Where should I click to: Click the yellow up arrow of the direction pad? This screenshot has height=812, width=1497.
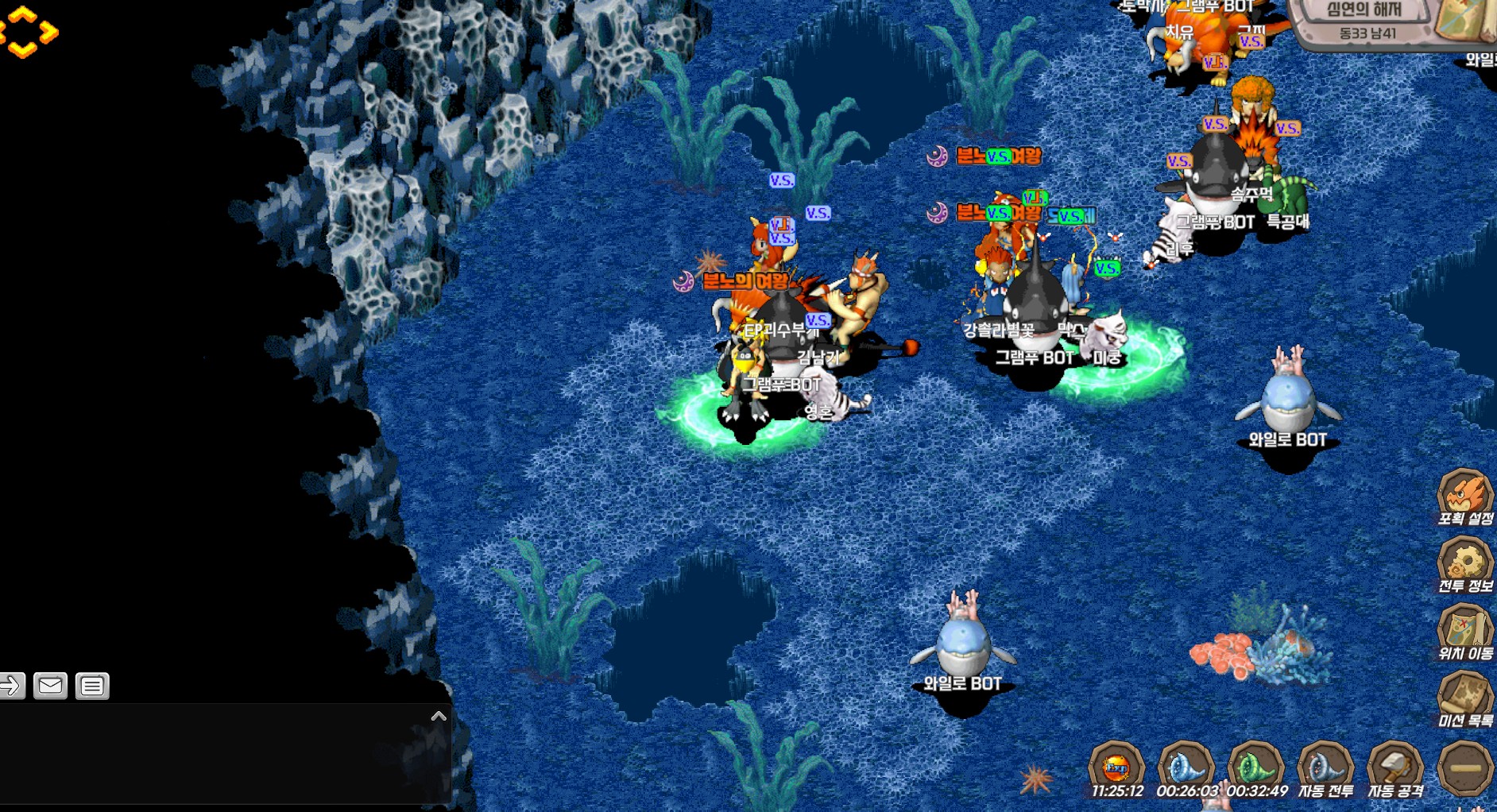point(24,13)
